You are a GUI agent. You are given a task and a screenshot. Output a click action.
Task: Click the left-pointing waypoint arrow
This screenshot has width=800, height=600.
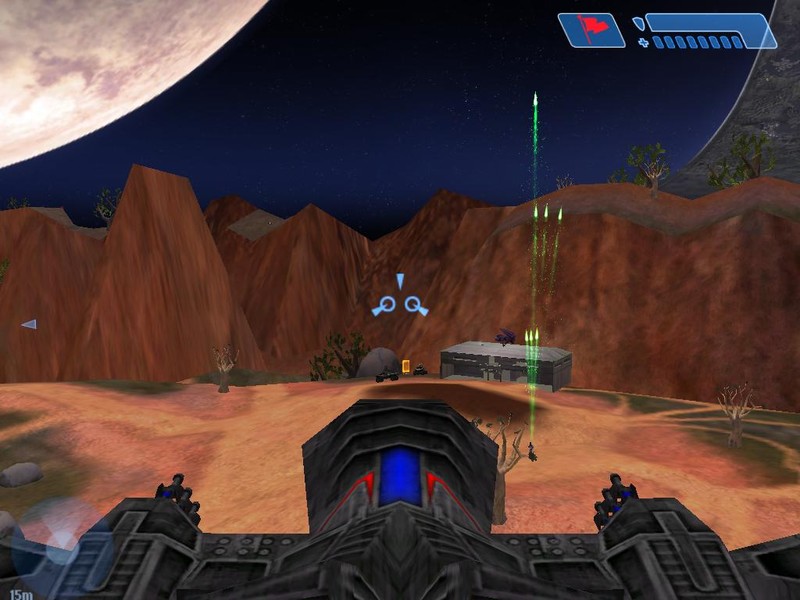pyautogui.click(x=29, y=324)
